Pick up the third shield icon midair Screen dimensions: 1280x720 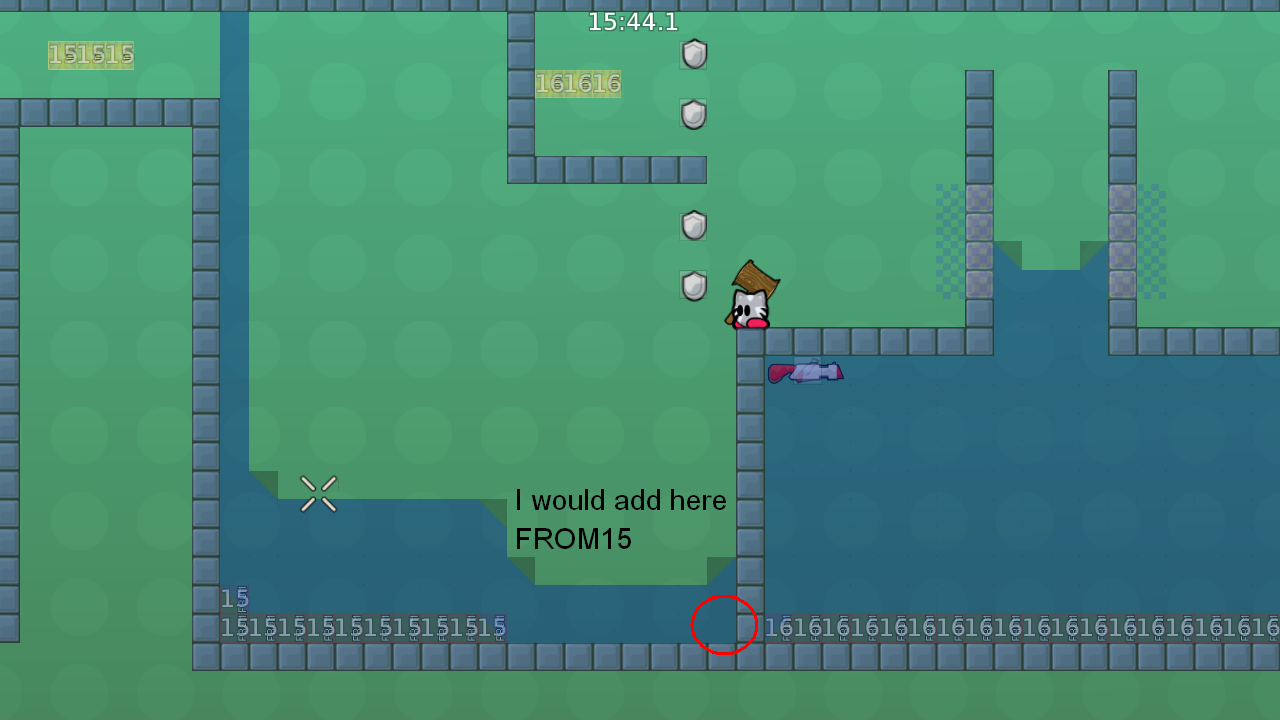tap(694, 225)
